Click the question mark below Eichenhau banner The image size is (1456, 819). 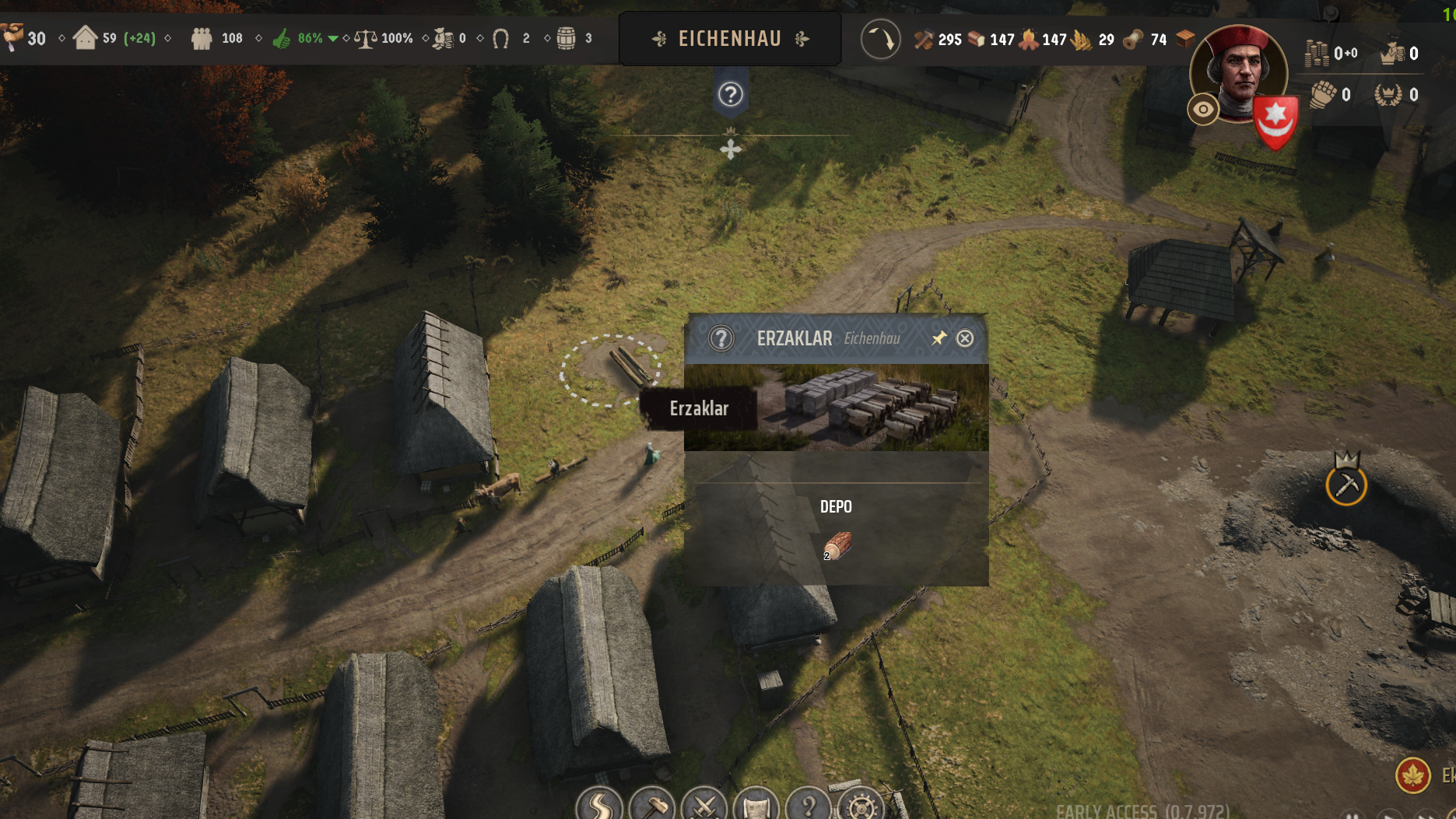click(730, 95)
